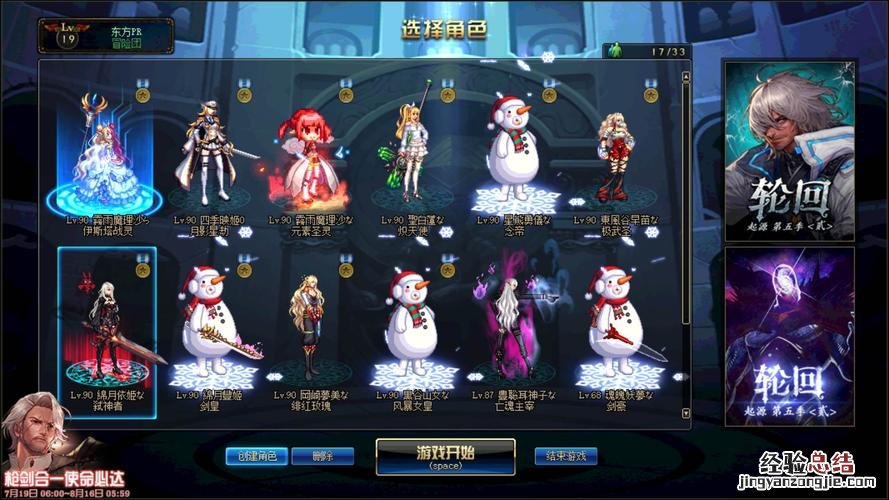Image resolution: width=889 pixels, height=500 pixels.
Task: Click the 结束游戏 end game button
Action: (565, 456)
